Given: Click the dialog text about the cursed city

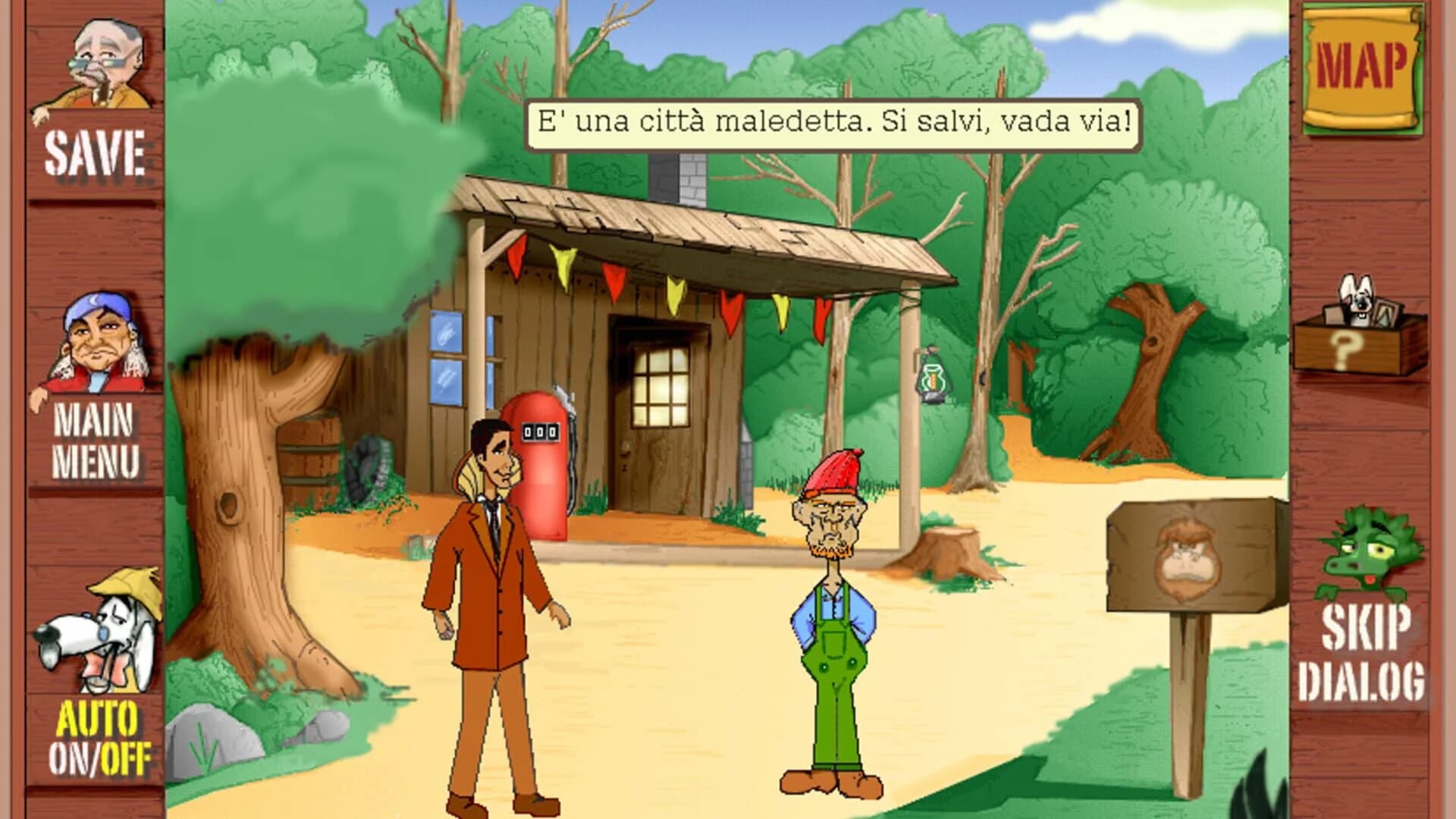Looking at the screenshot, I should (x=834, y=119).
